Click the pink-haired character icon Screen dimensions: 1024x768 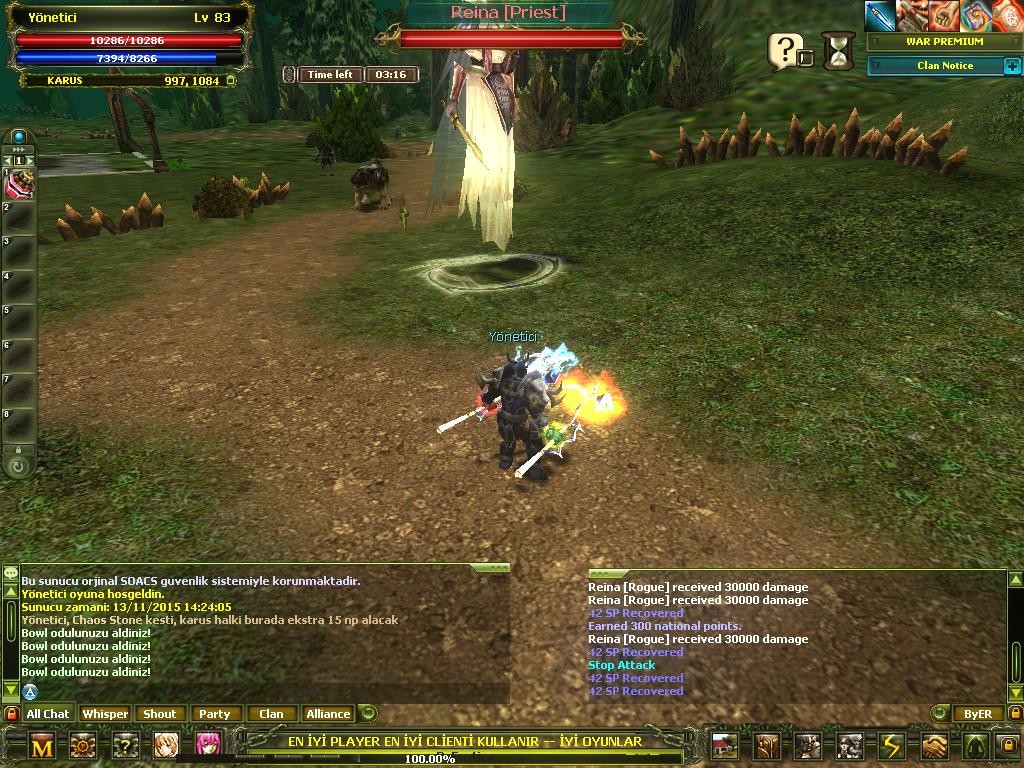(x=208, y=745)
